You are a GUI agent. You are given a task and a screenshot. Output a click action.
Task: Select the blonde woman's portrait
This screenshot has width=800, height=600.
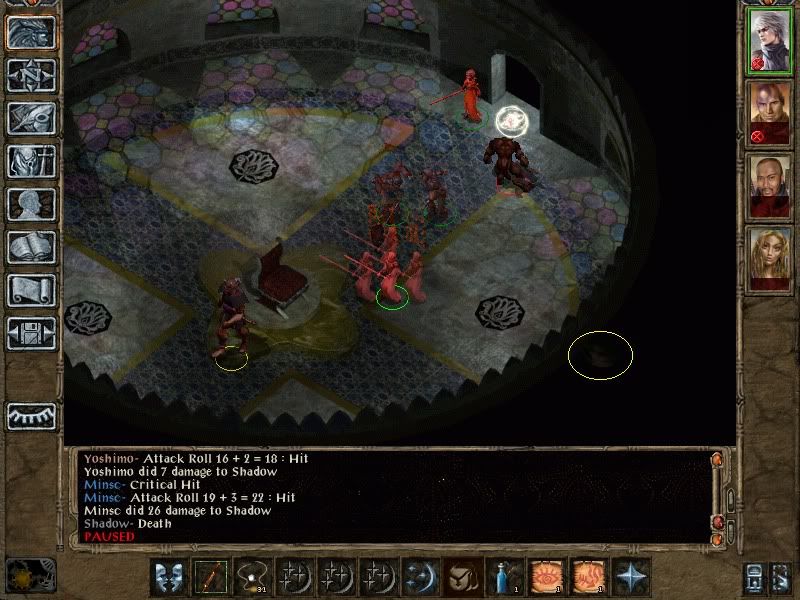coord(769,259)
